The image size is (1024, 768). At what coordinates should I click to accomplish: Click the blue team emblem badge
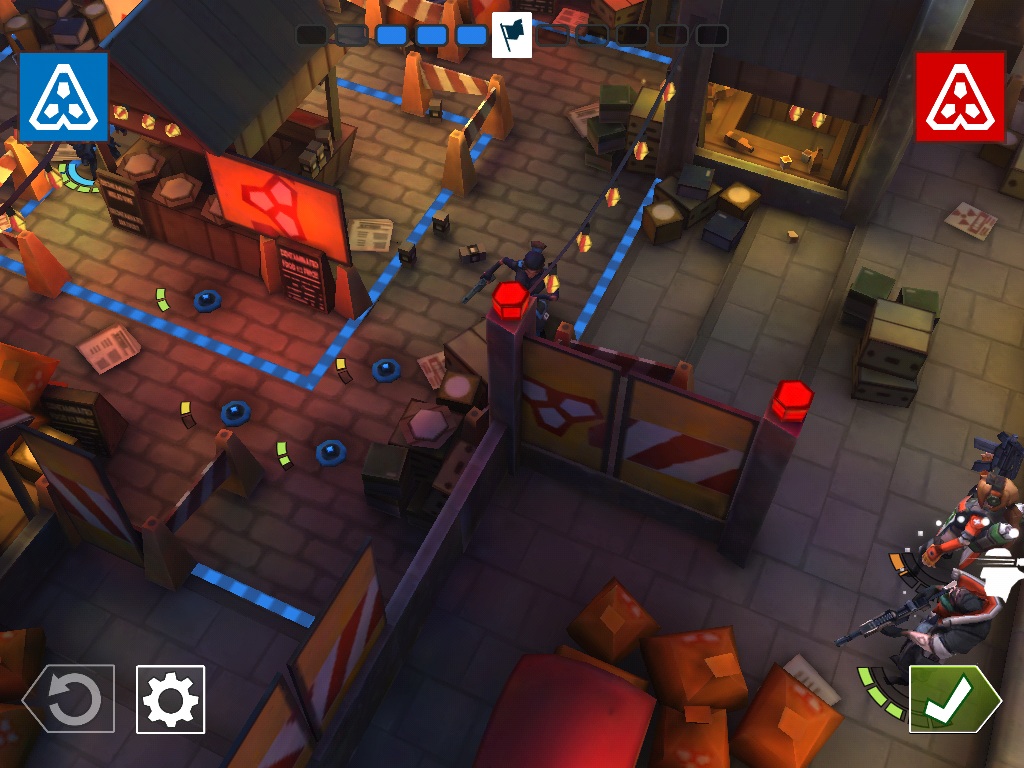coord(63,97)
